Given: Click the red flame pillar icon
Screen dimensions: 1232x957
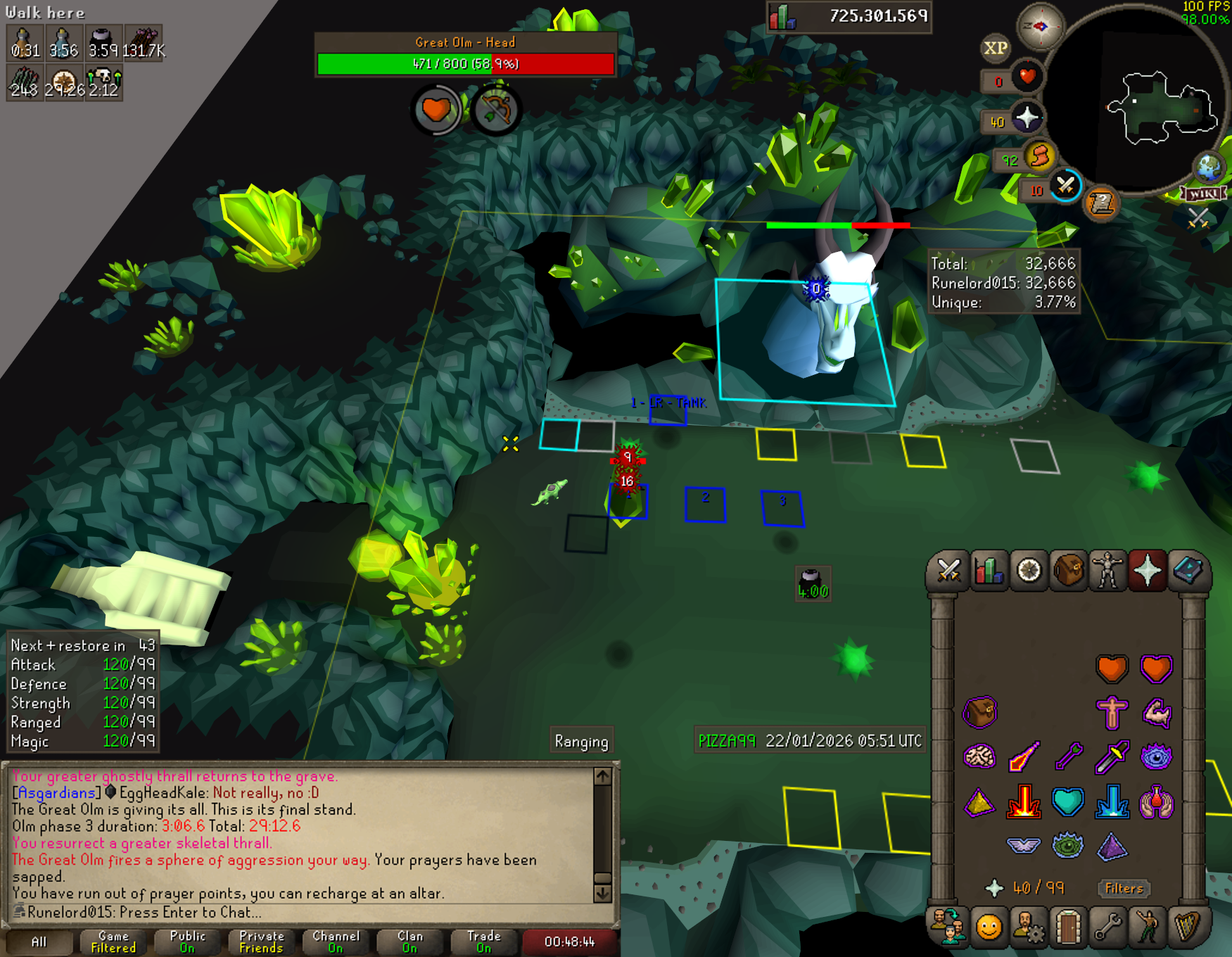Looking at the screenshot, I should point(1023,801).
